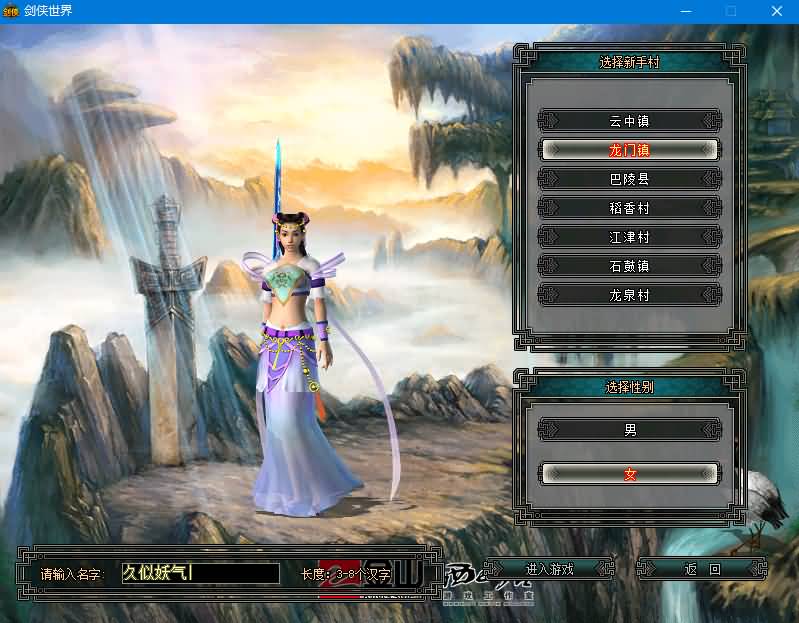Select the 龙门镇 starting village

click(629, 150)
